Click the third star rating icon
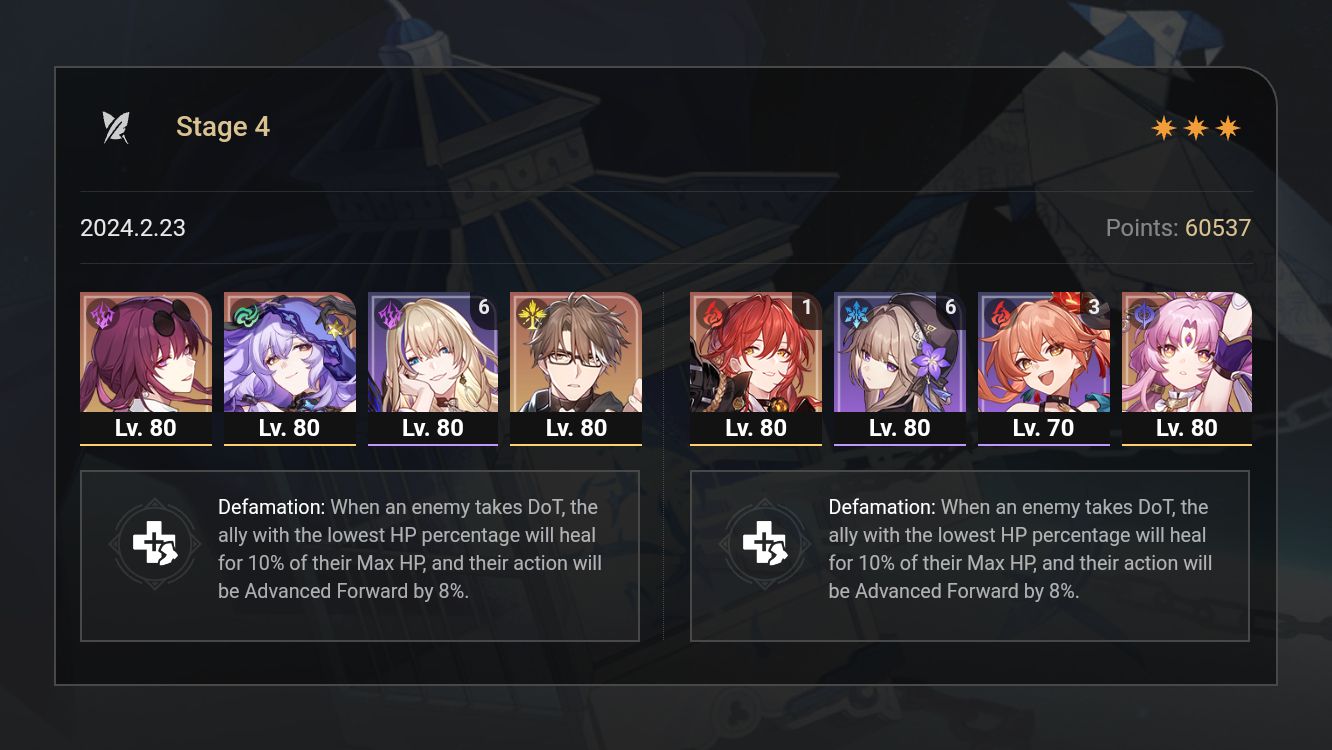Screen dimensions: 1332x750 point(1228,127)
